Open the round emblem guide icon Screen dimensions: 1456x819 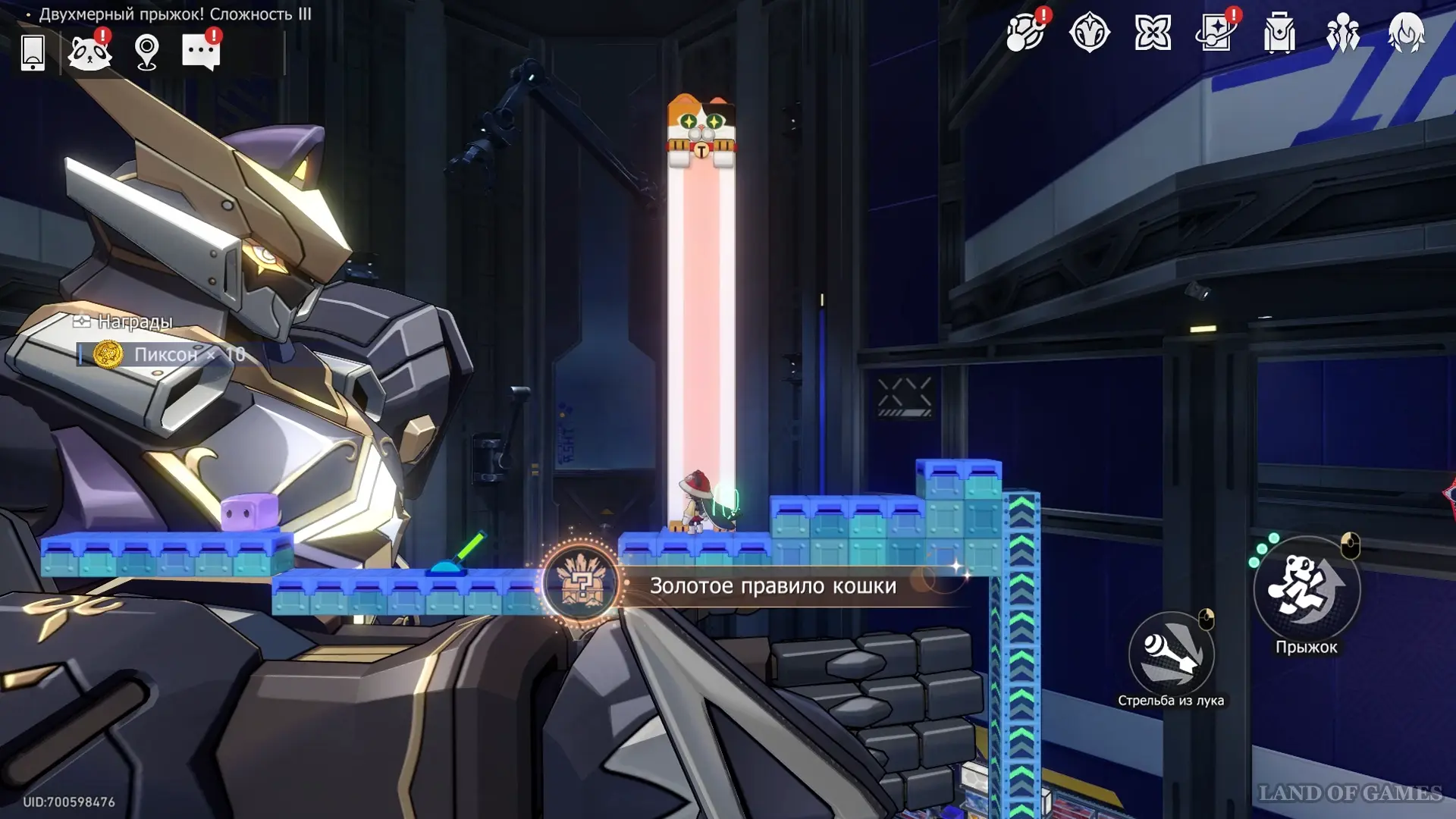click(x=1090, y=33)
